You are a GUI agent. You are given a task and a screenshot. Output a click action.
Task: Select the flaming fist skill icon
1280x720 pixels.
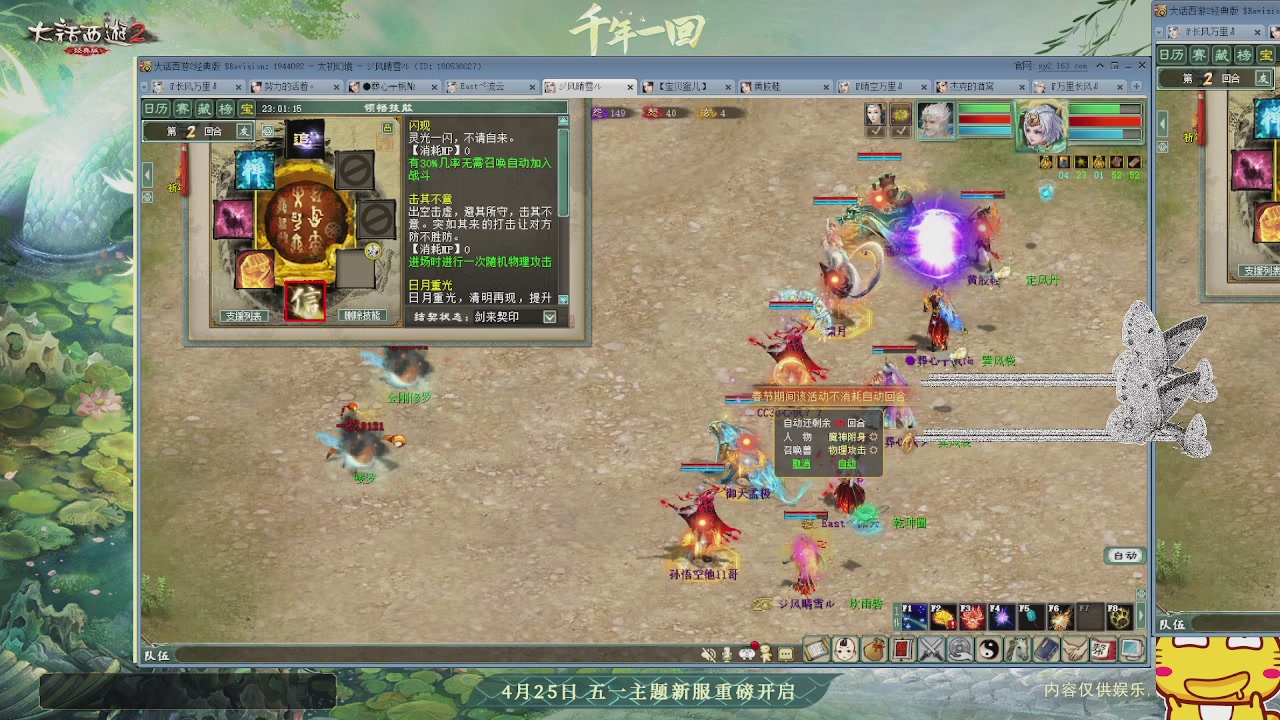253,269
